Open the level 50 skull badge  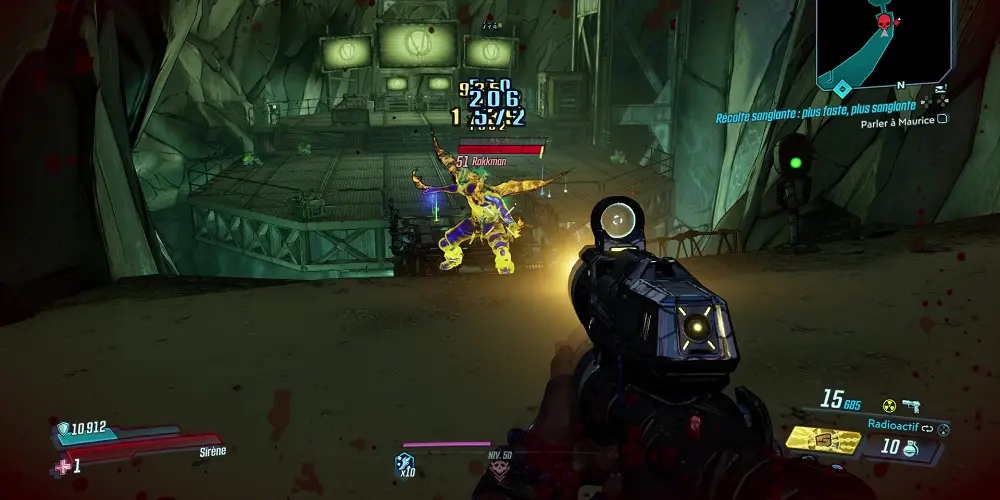click(x=499, y=472)
